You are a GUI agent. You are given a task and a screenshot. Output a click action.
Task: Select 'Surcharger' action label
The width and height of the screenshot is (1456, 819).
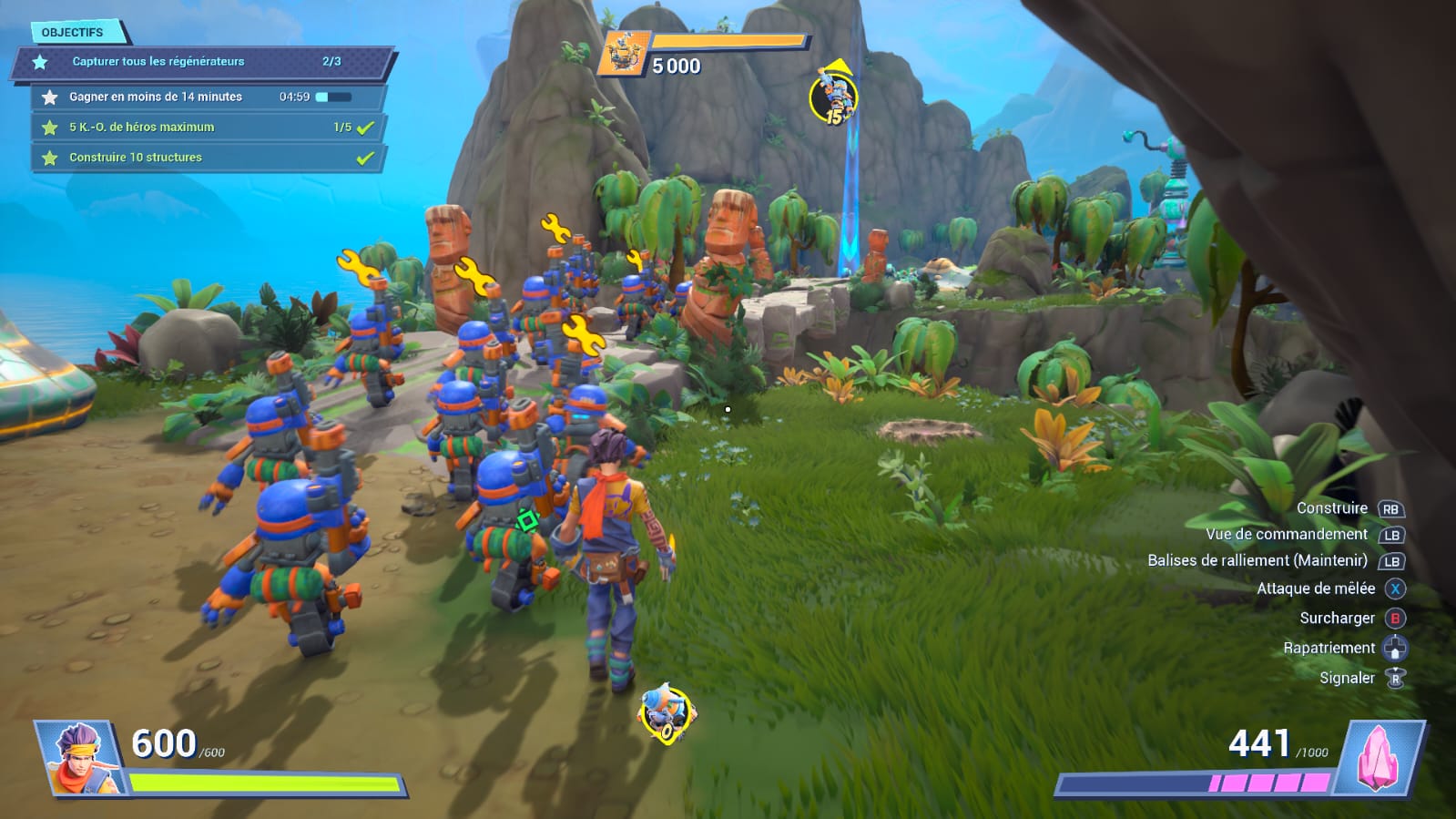(1337, 618)
